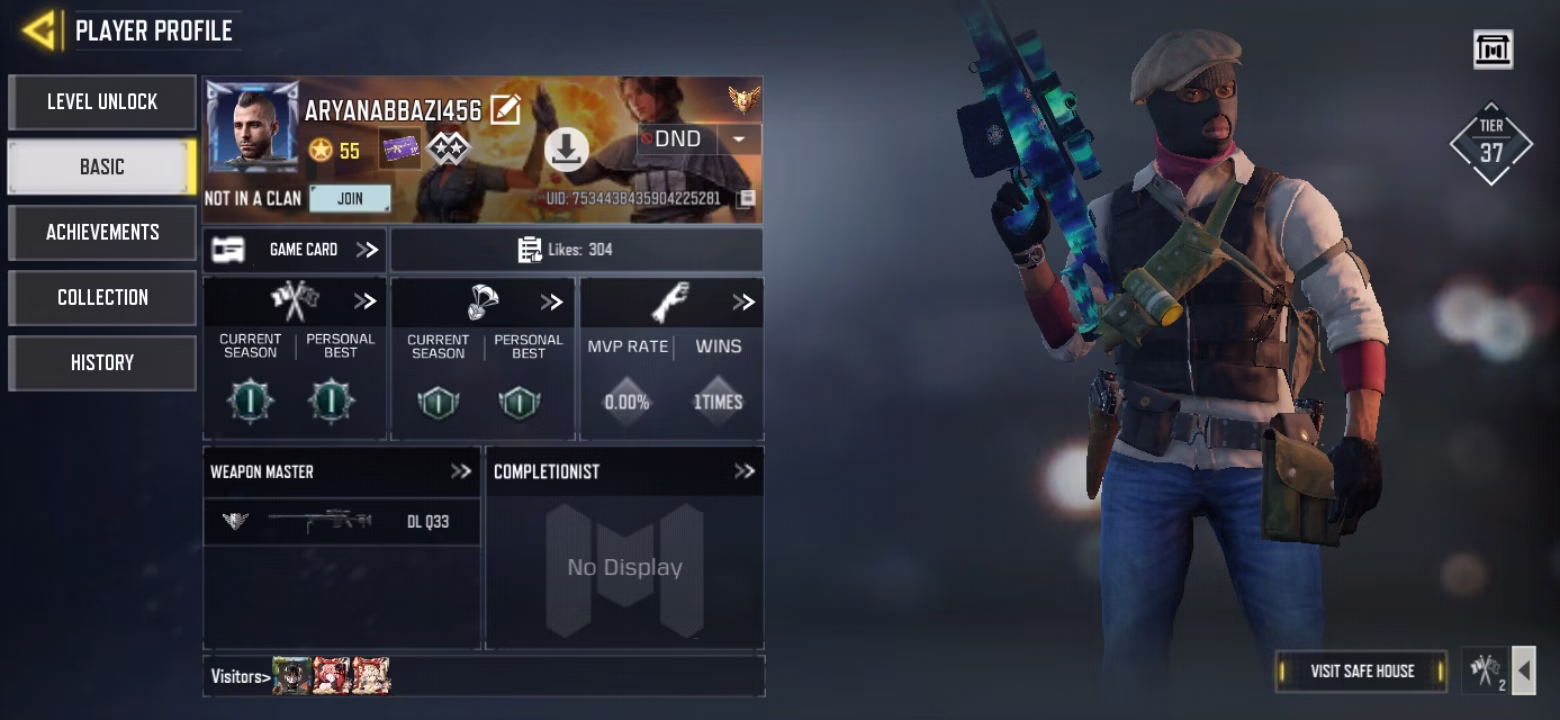View the History tab
1560x720 pixels.
pos(102,362)
